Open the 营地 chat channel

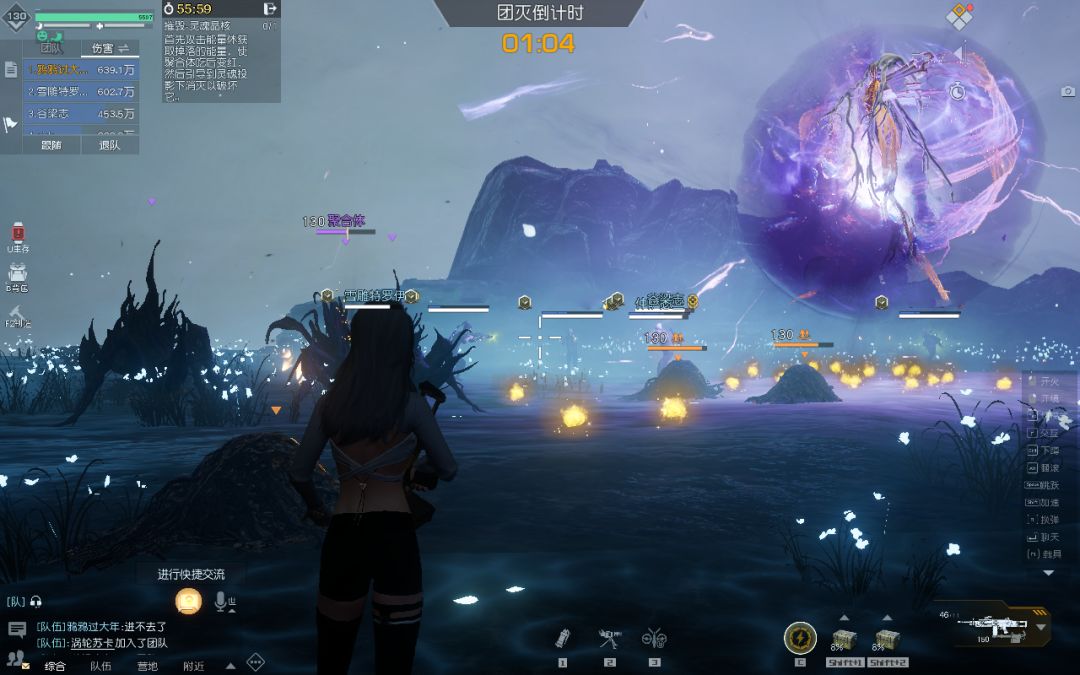click(x=147, y=666)
